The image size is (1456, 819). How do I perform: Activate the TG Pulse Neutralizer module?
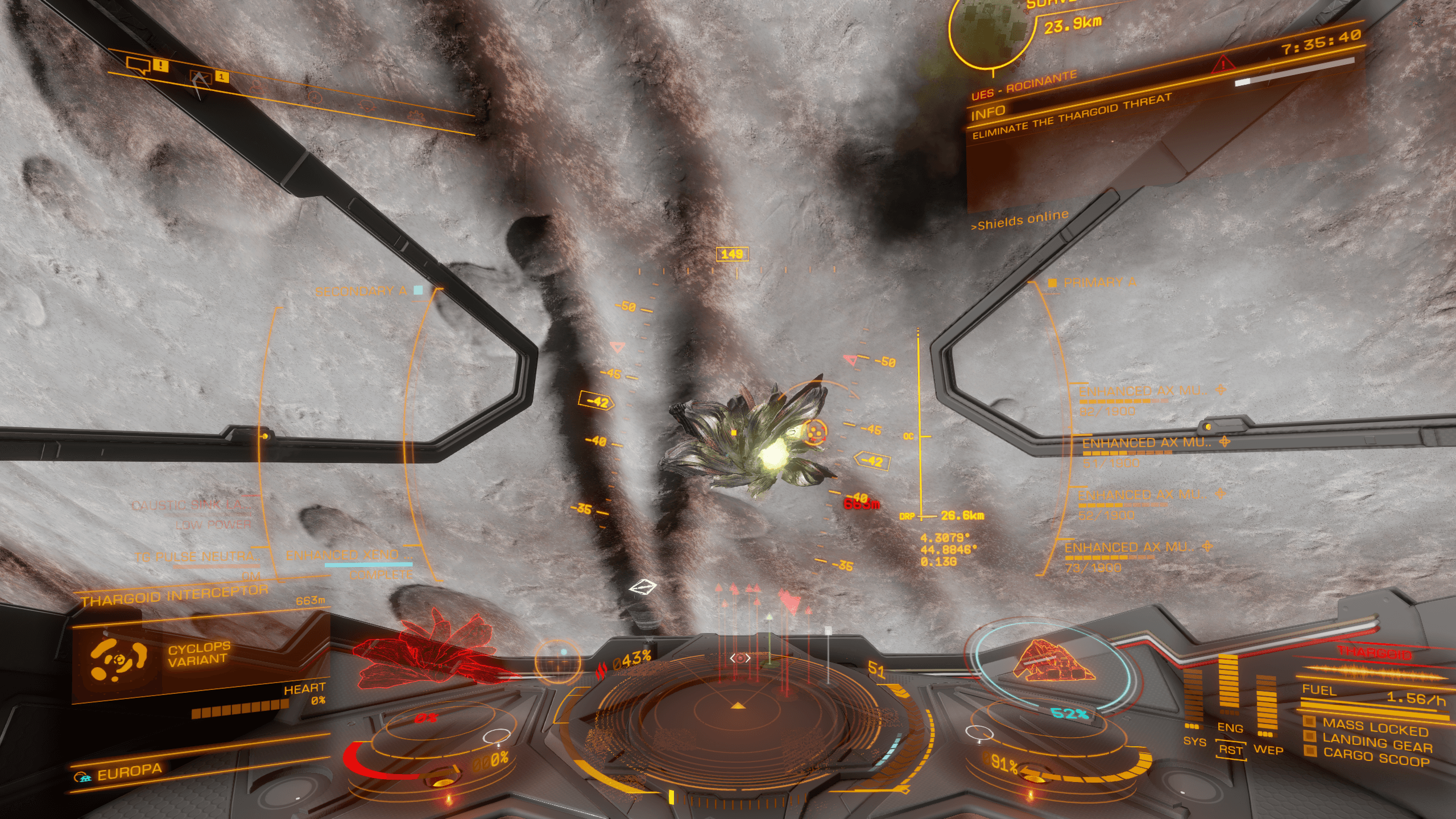tap(196, 557)
